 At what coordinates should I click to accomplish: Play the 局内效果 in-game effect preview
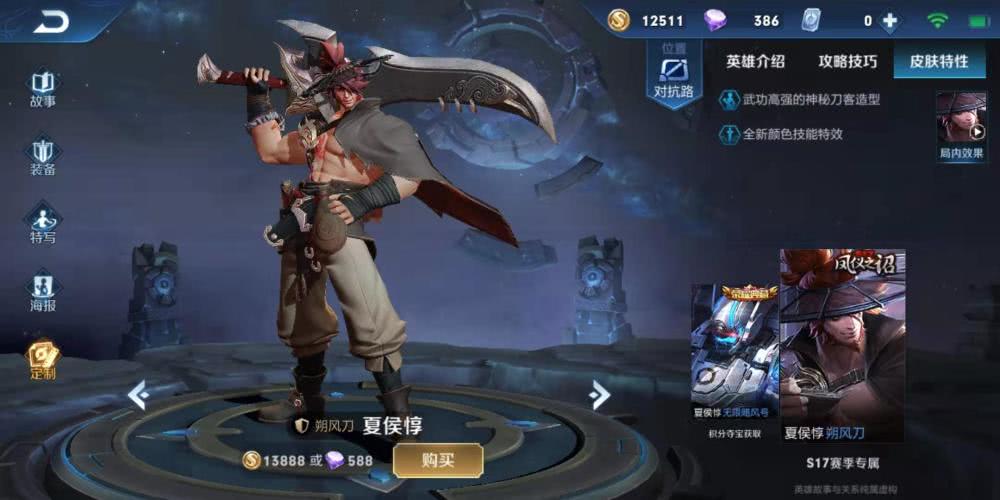pos(961,125)
